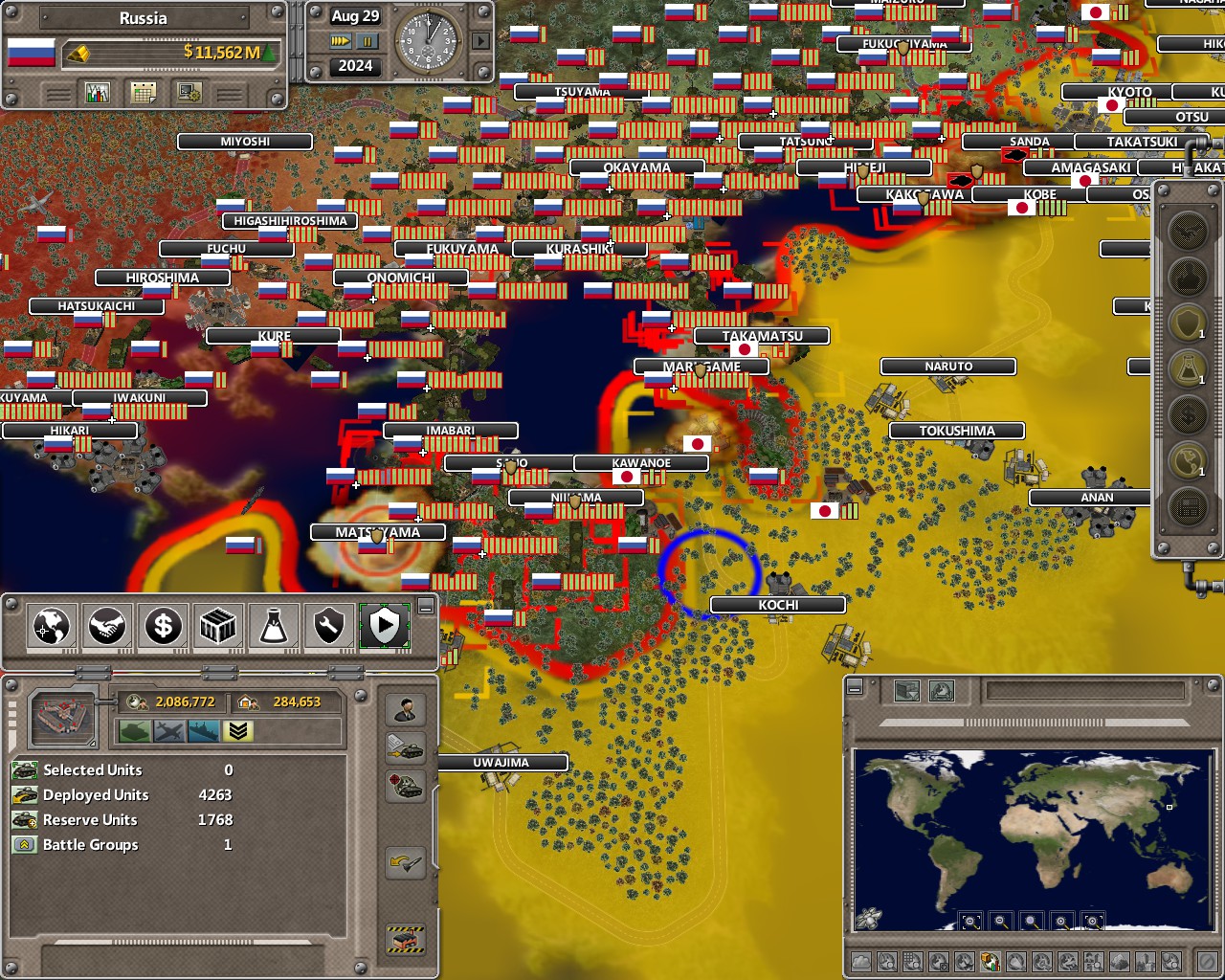Select the minimap zoom-in magnifier icon
Screen dimensions: 1225x980
coord(1062,921)
